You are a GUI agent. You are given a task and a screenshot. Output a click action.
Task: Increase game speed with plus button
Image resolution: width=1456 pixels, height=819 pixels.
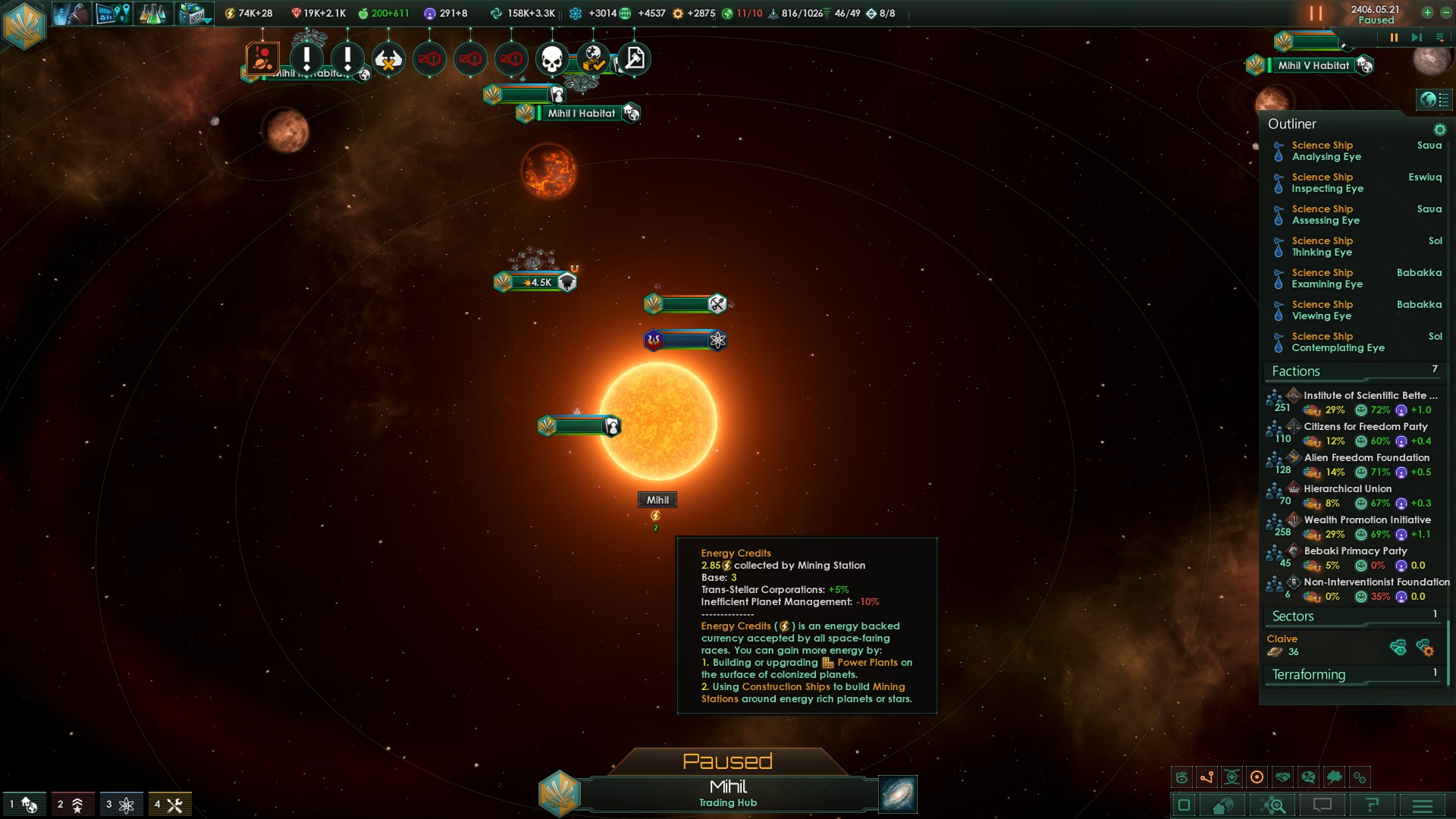pyautogui.click(x=1427, y=13)
